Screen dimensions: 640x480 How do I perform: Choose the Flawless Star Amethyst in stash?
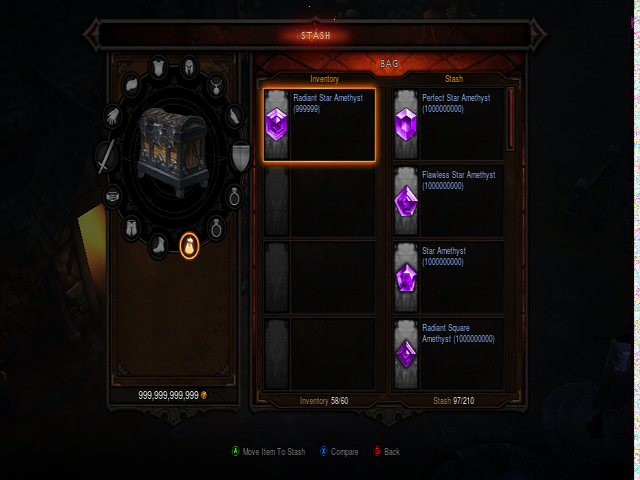point(448,201)
